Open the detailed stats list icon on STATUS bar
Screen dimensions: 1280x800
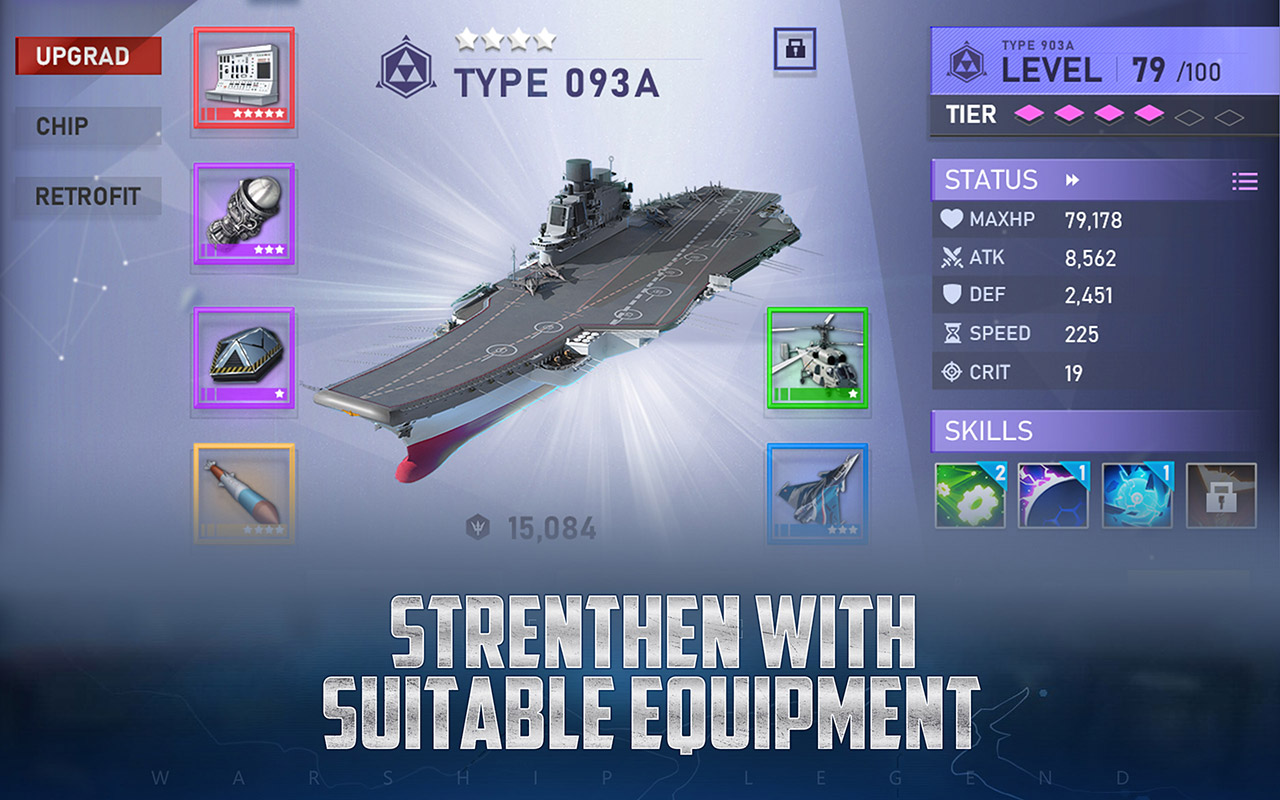click(1245, 180)
